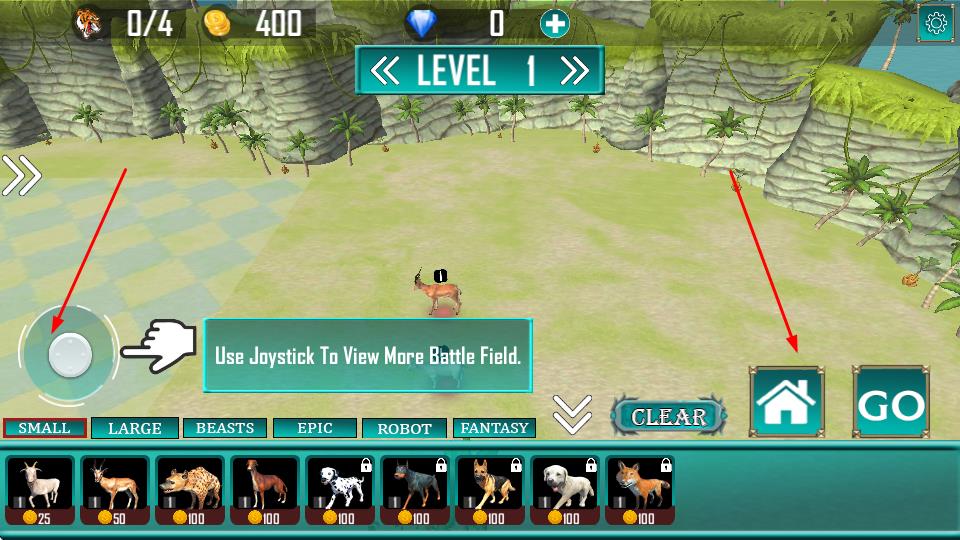The image size is (960, 540).
Task: Clear all placed animals
Action: pyautogui.click(x=668, y=416)
